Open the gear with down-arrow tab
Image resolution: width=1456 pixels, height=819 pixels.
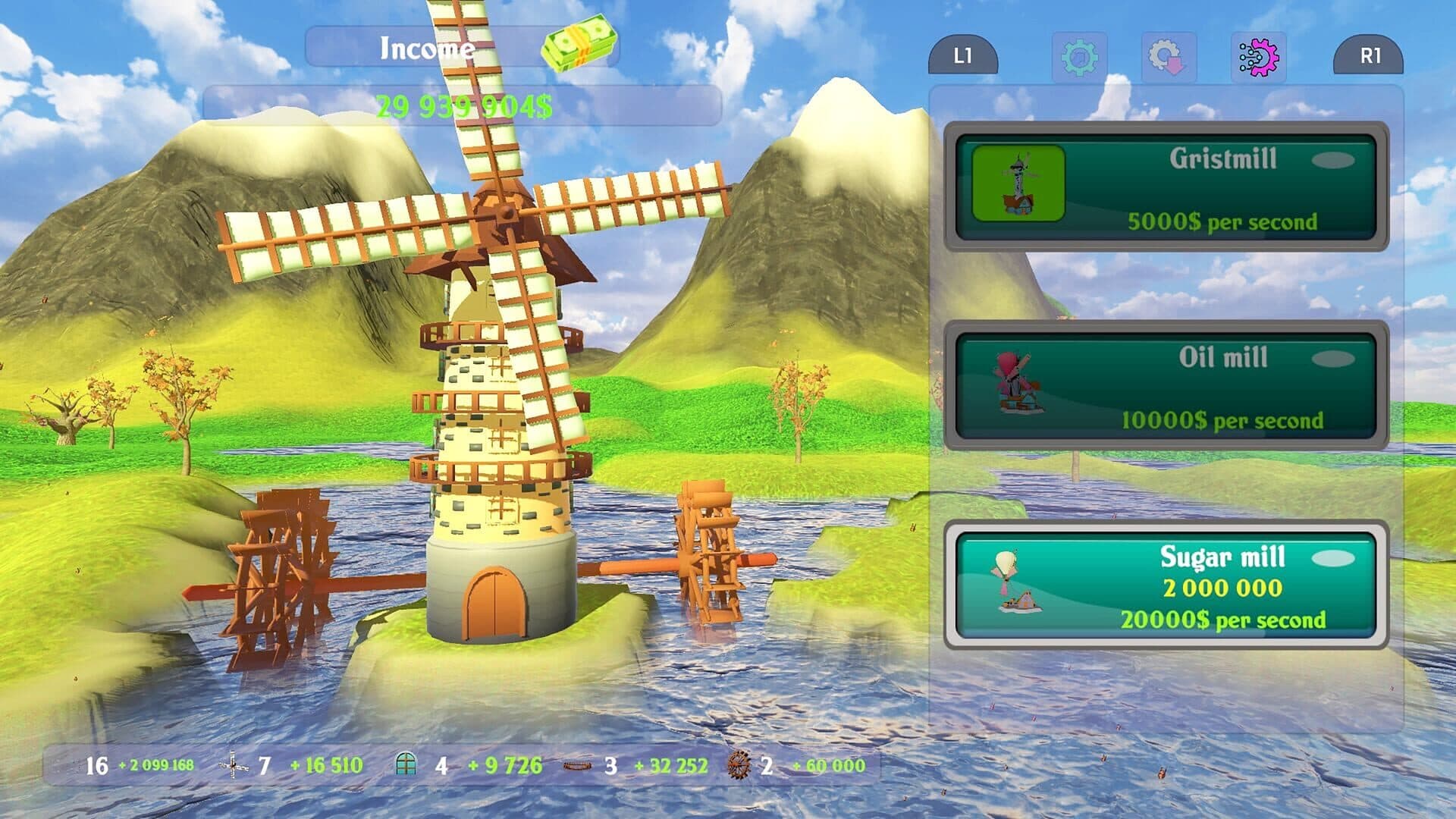click(x=1168, y=57)
